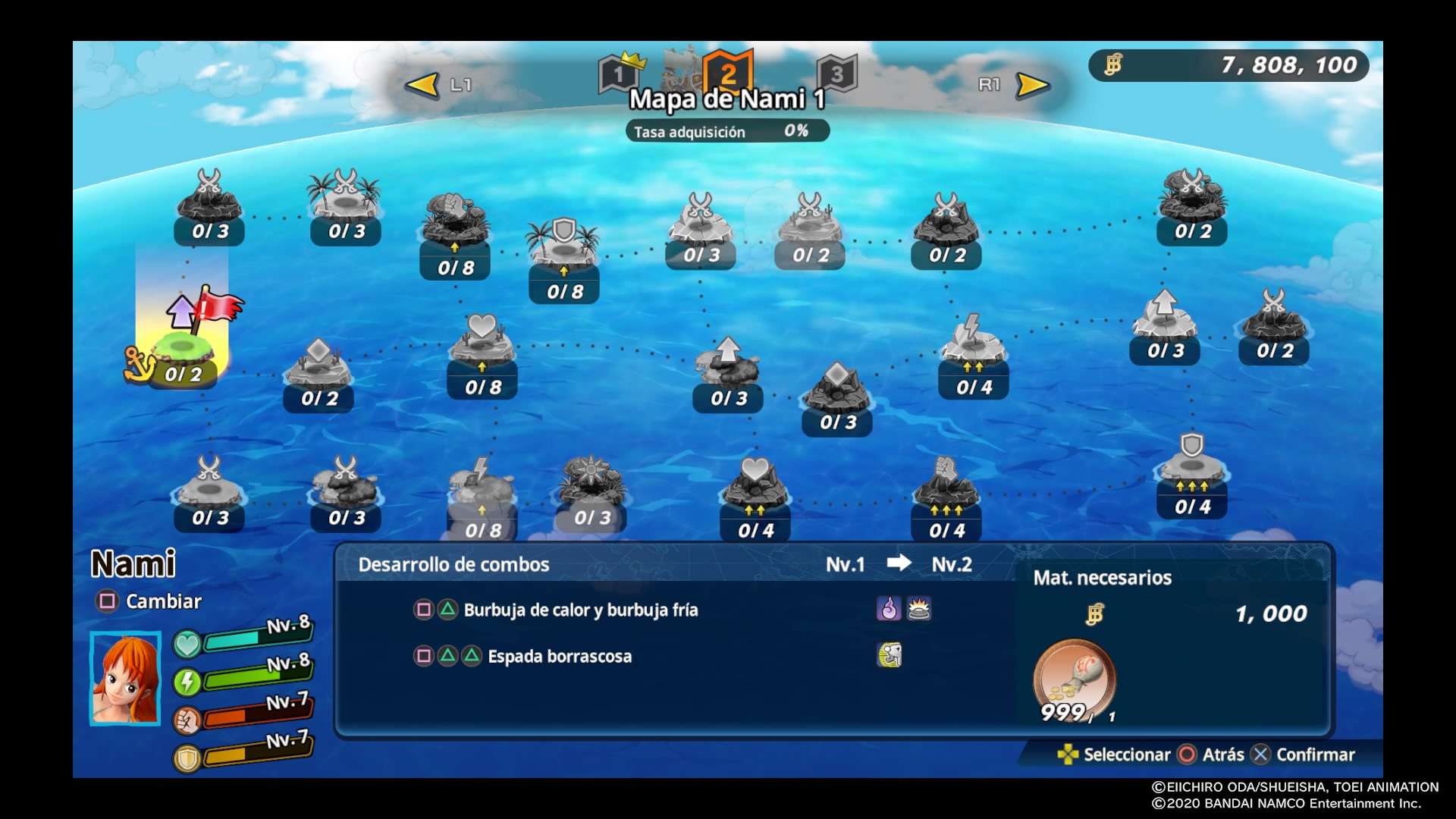Viewport: 1456px width, 819px height.
Task: Go to previous map with yellow left arrow
Action: [x=423, y=85]
